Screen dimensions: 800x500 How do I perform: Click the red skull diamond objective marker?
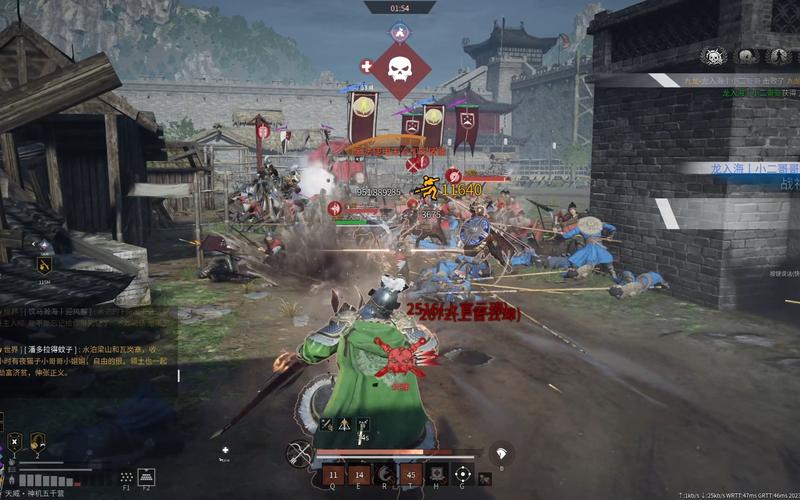[400, 70]
